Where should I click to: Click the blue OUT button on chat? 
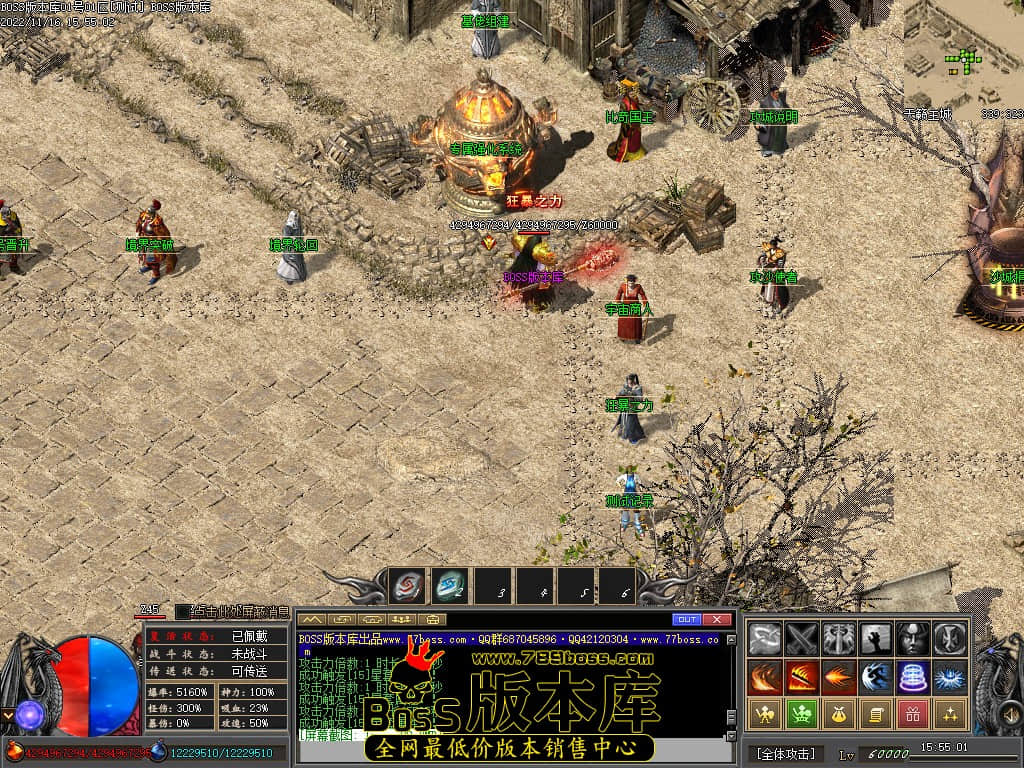(686, 620)
